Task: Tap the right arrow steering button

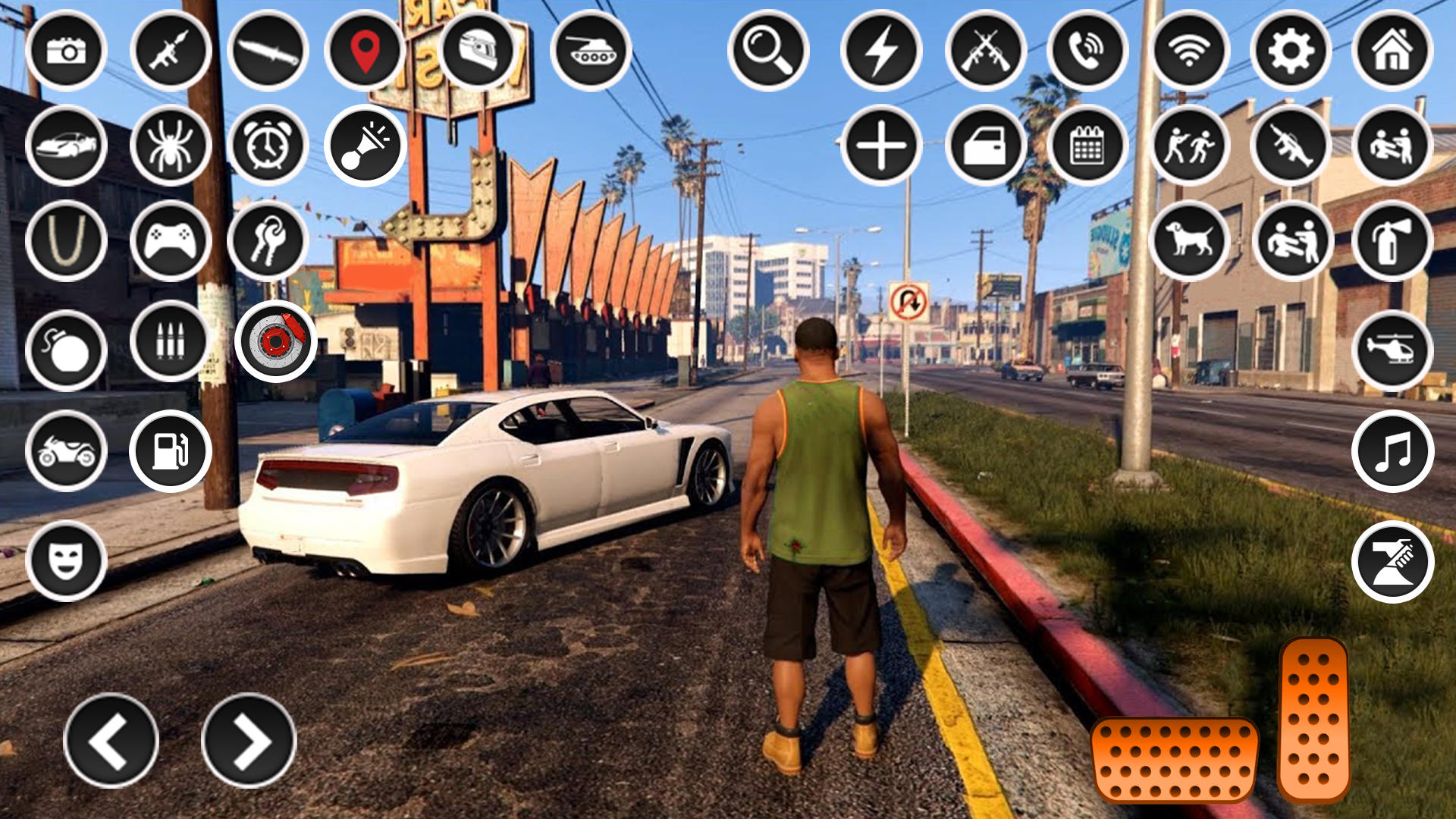Action: coord(249,740)
